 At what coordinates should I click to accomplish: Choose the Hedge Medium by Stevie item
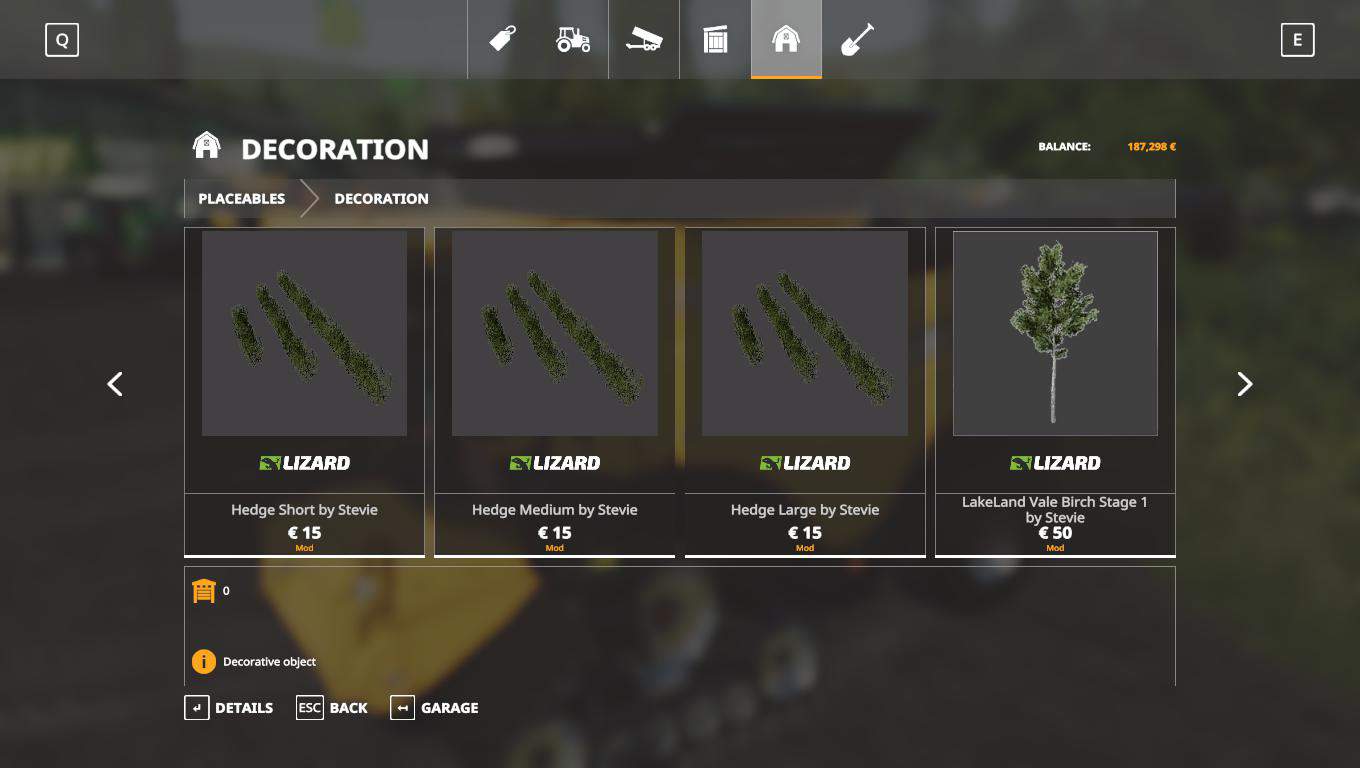tap(554, 390)
